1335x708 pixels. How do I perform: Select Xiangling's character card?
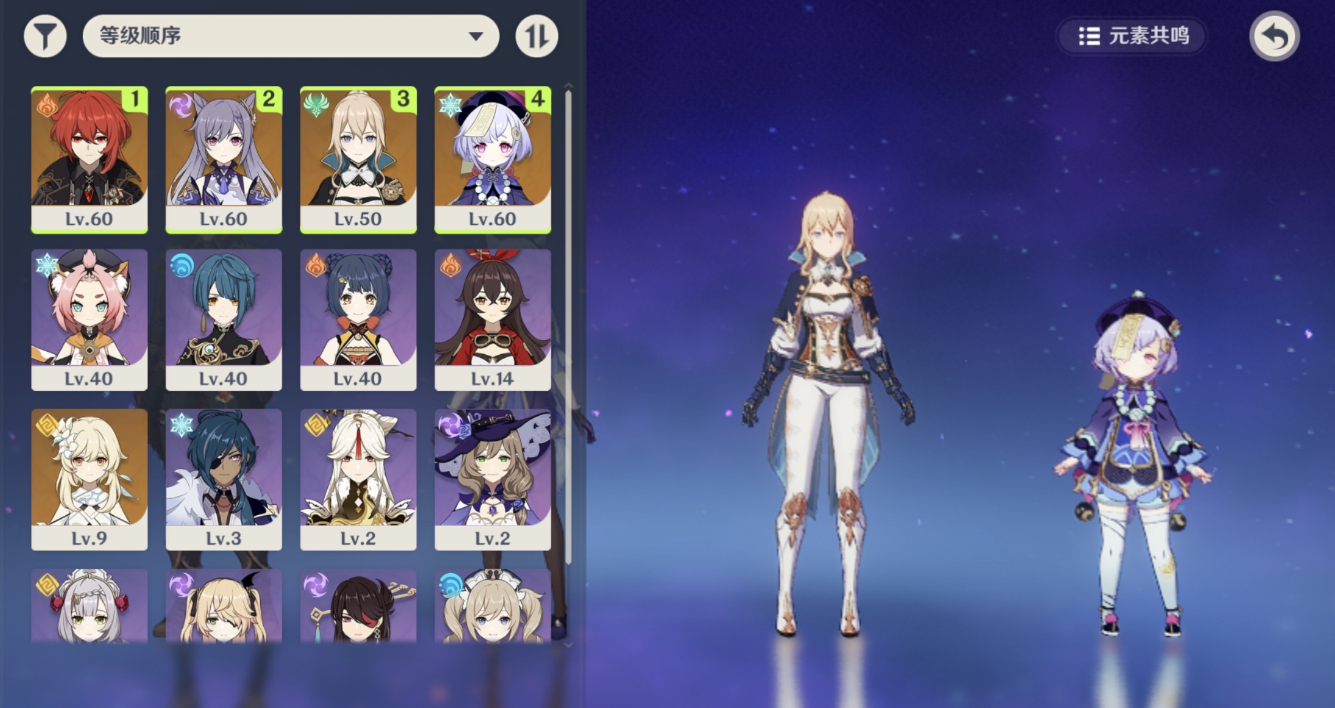[358, 319]
